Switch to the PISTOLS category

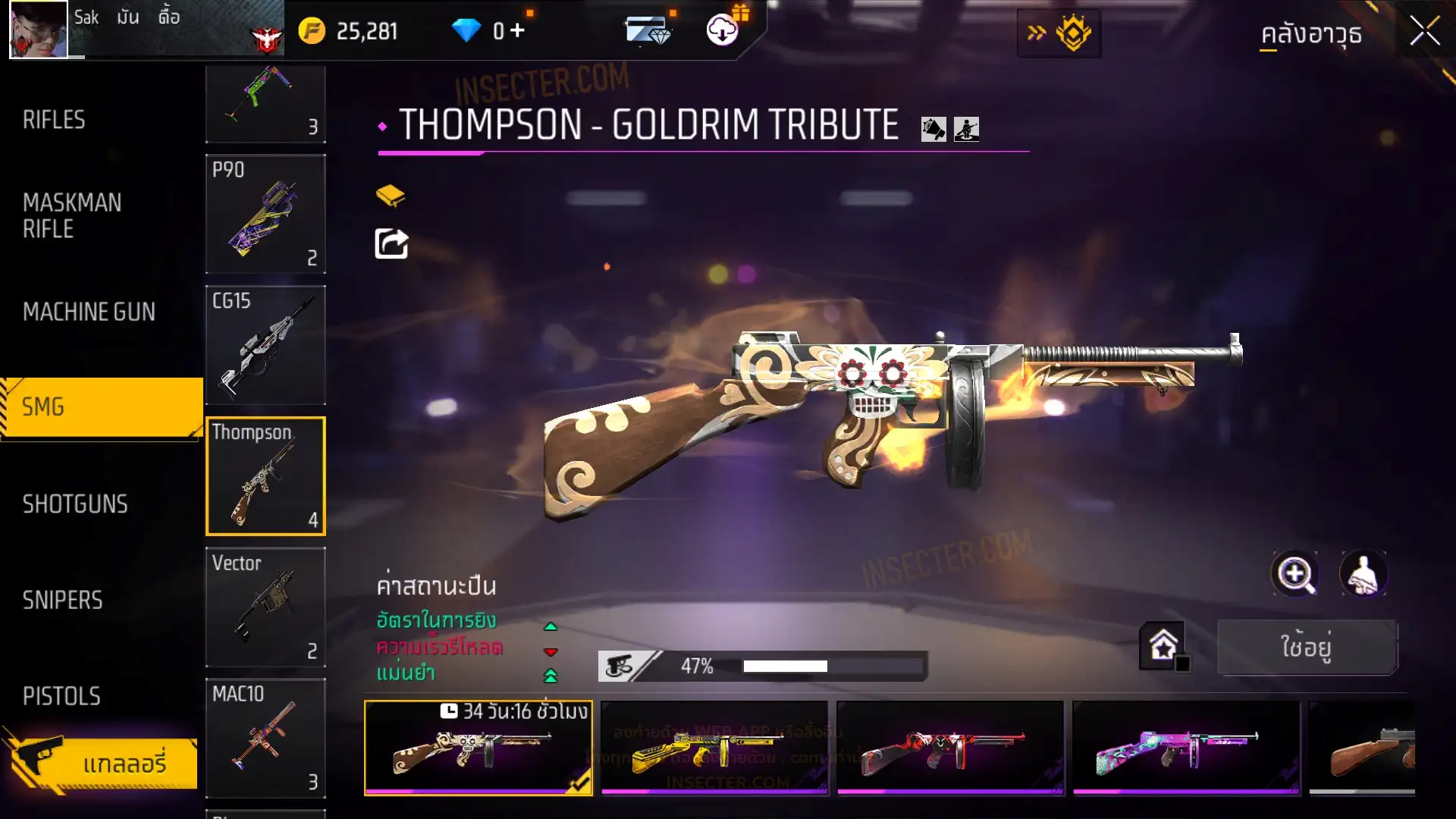click(61, 696)
